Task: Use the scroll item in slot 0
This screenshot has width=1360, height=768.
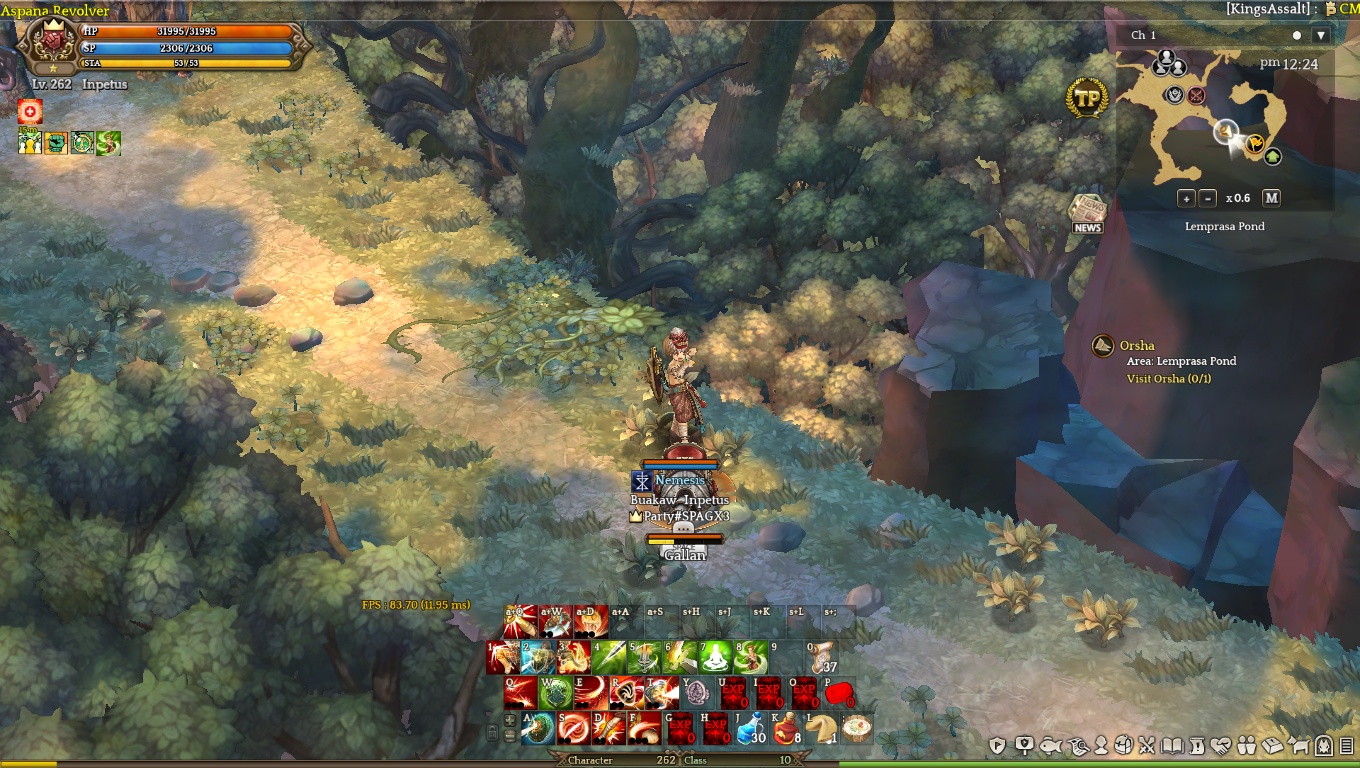Action: pyautogui.click(x=822, y=657)
